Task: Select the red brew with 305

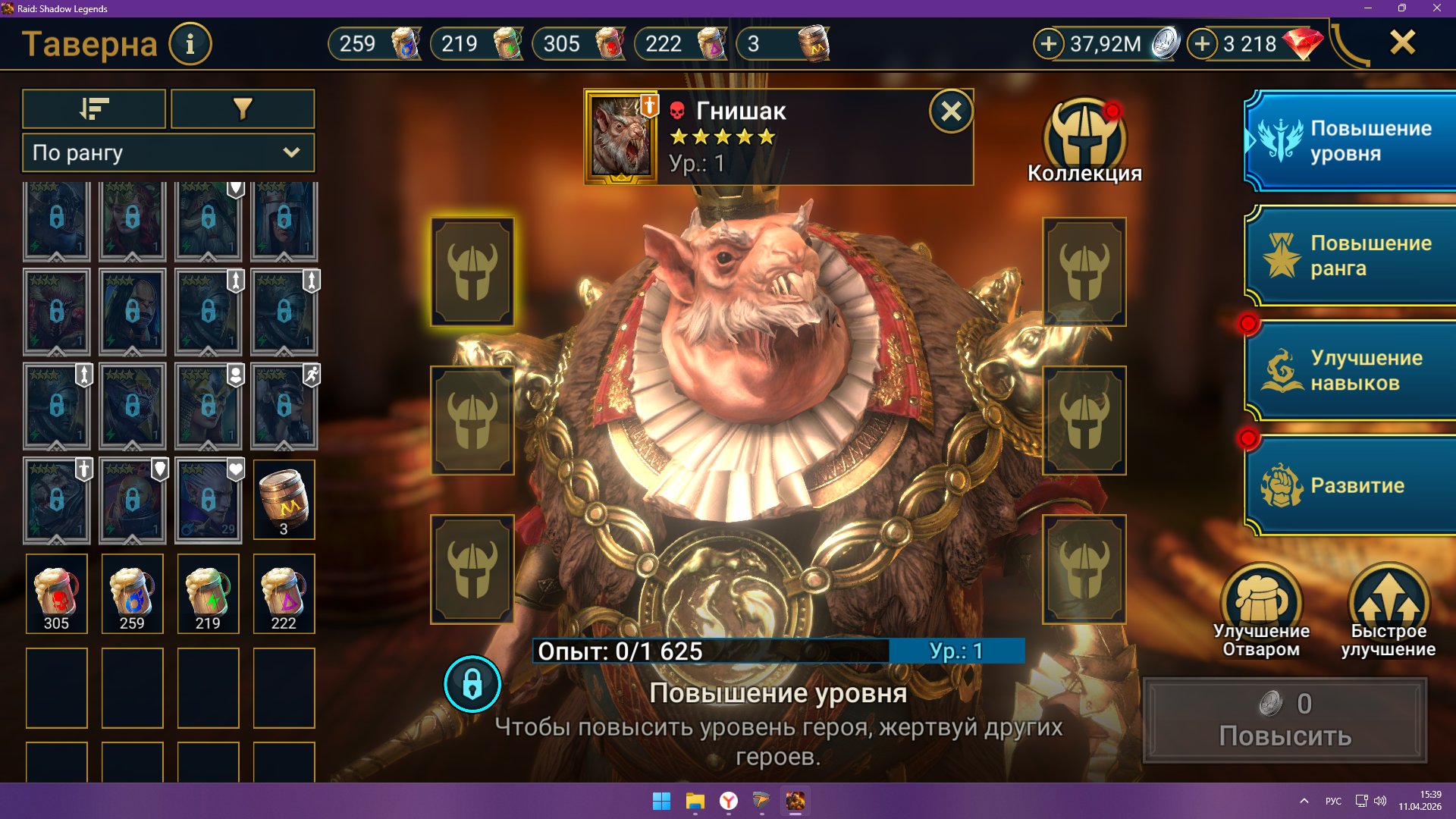Action: [x=57, y=594]
